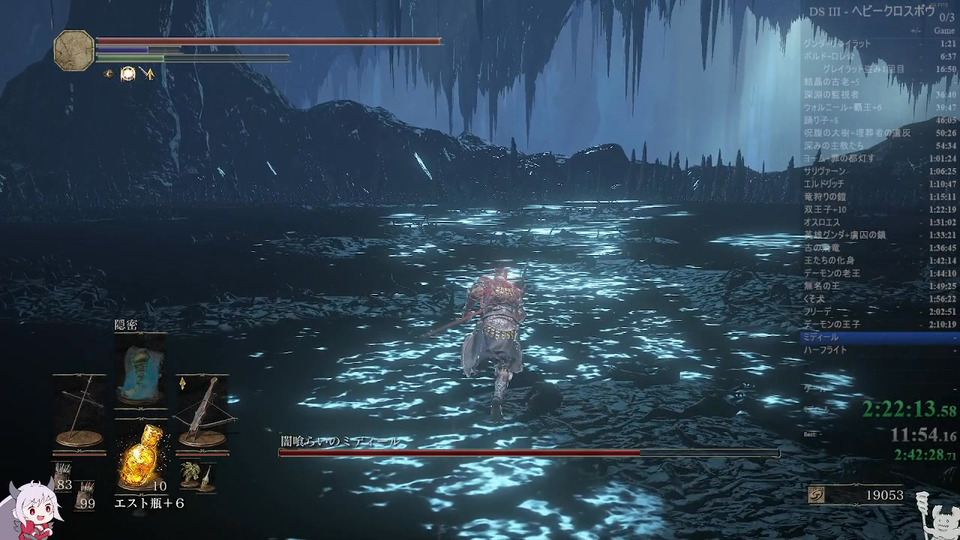Select the left-hand weapon slot
The height and width of the screenshot is (540, 960).
coord(79,410)
